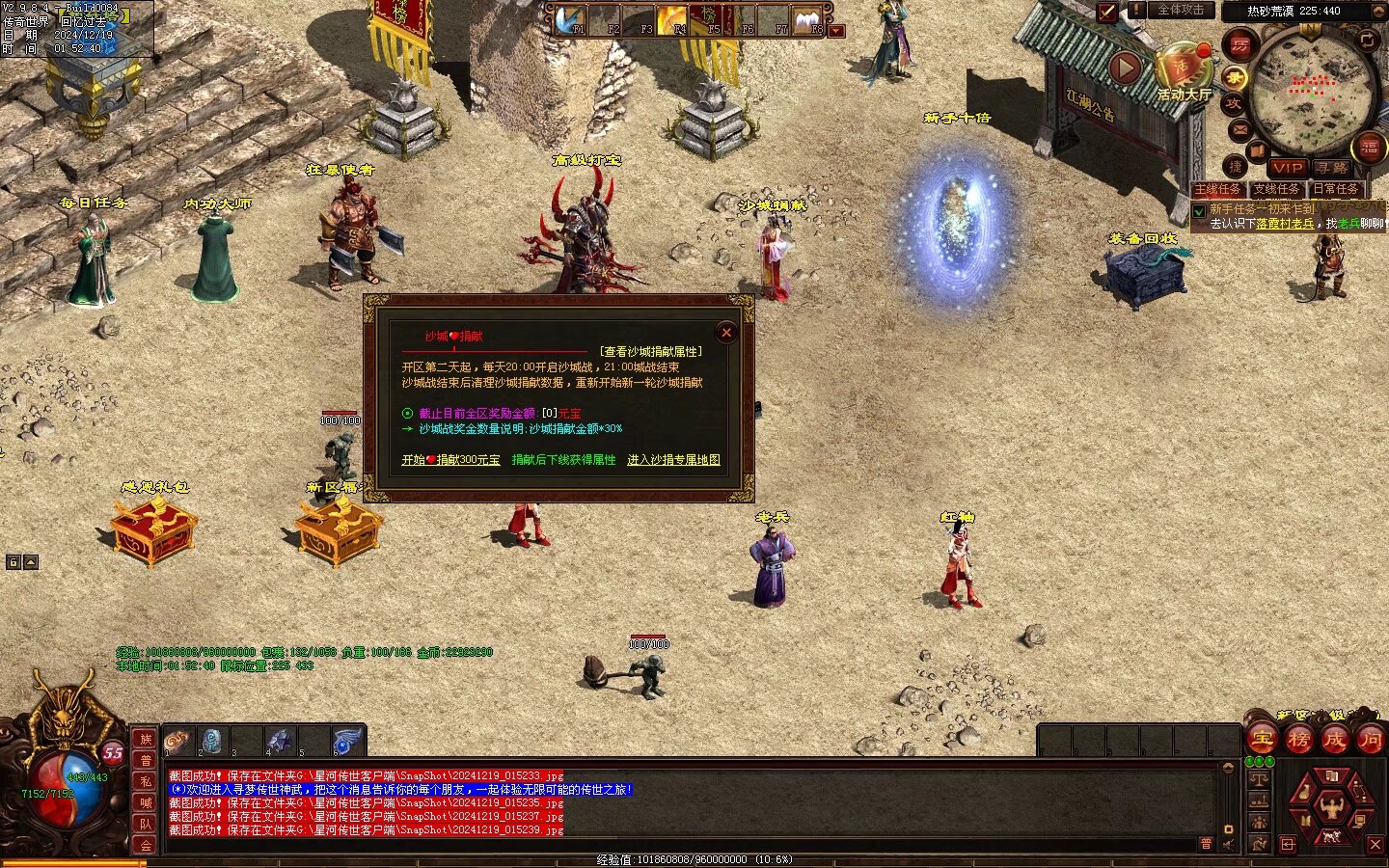Switch to the 主线任务 tab
The height and width of the screenshot is (868, 1389).
(x=1218, y=189)
